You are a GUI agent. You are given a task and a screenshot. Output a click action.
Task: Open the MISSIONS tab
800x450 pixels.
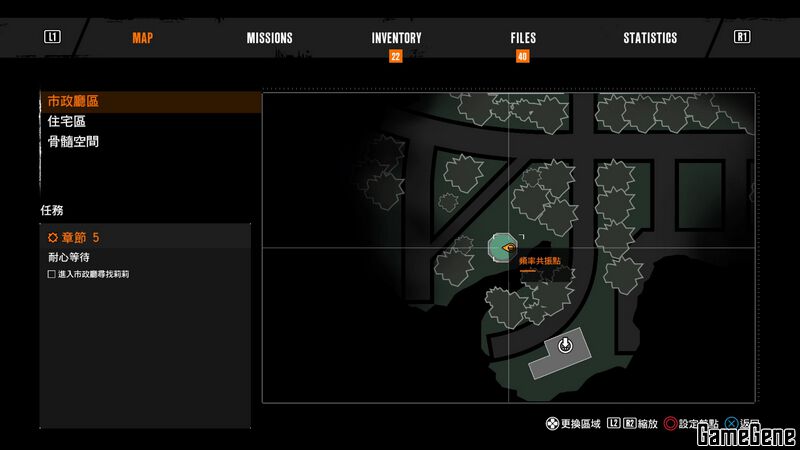tap(269, 38)
